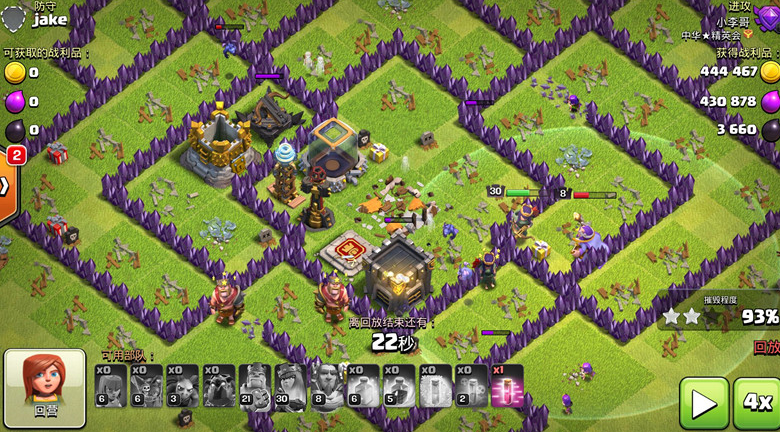Image resolution: width=780 pixels, height=432 pixels.
Task: Choose the pink spell slot marked x1
Action: click(x=506, y=386)
